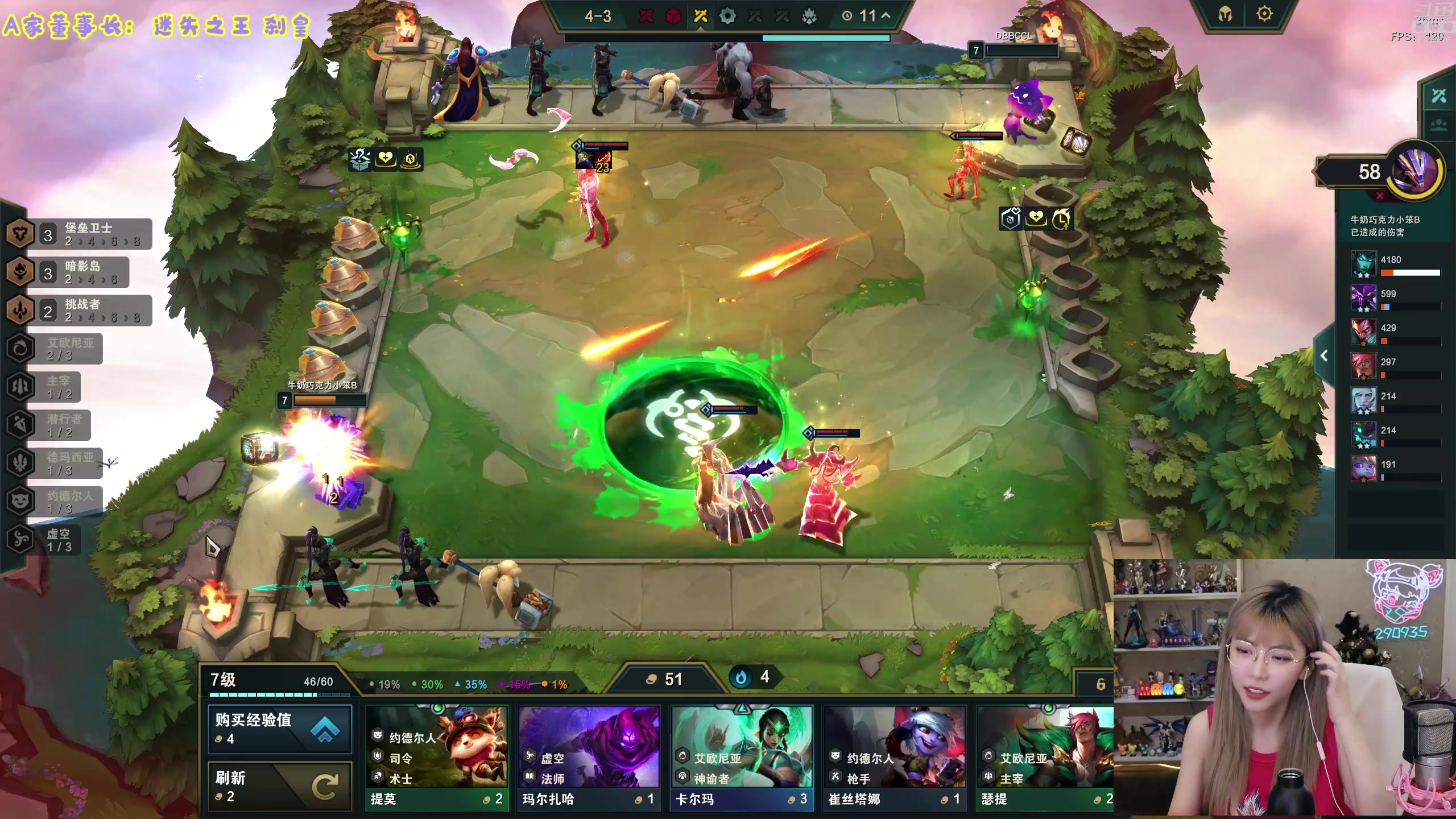Screen dimensions: 1456x819
Task: Open the players scoreboard tab
Action: (1439, 125)
